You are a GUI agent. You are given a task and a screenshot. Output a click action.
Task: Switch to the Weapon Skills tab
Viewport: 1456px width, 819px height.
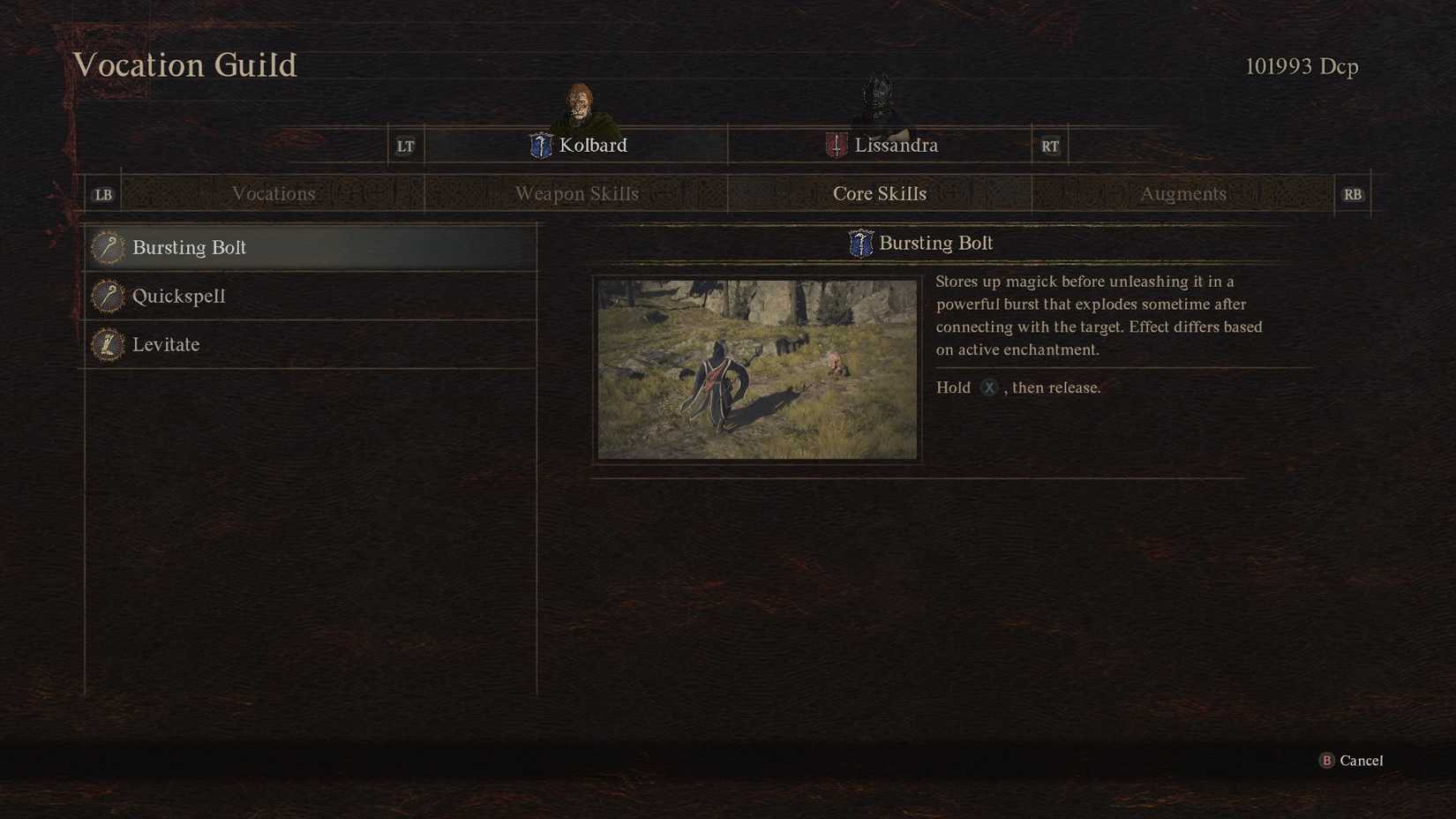[576, 193]
